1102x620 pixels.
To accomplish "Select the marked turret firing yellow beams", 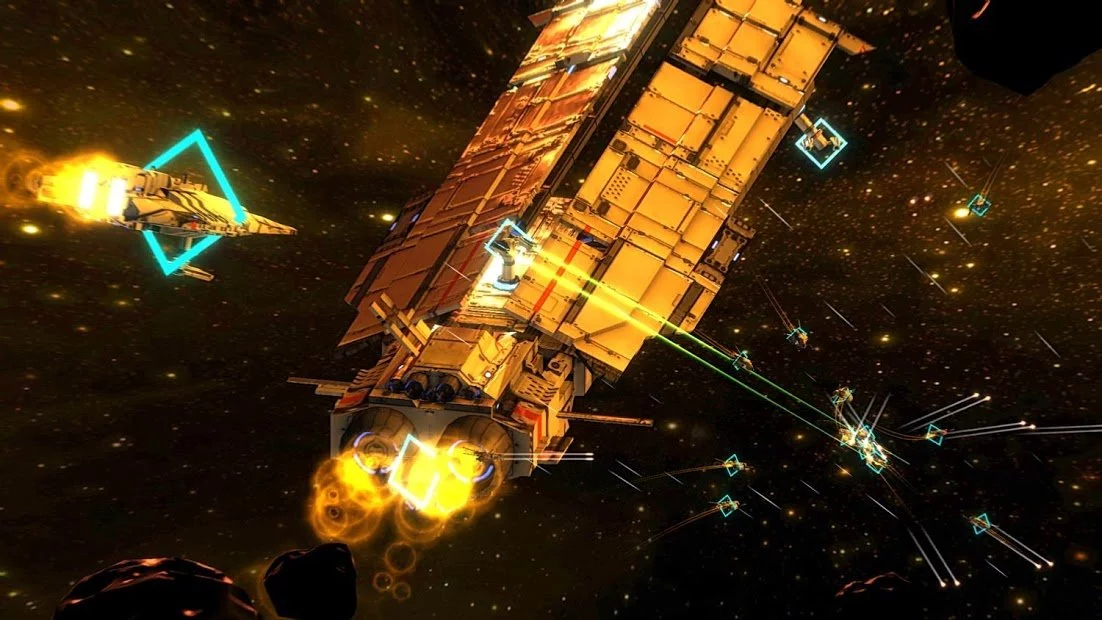I will [510, 252].
